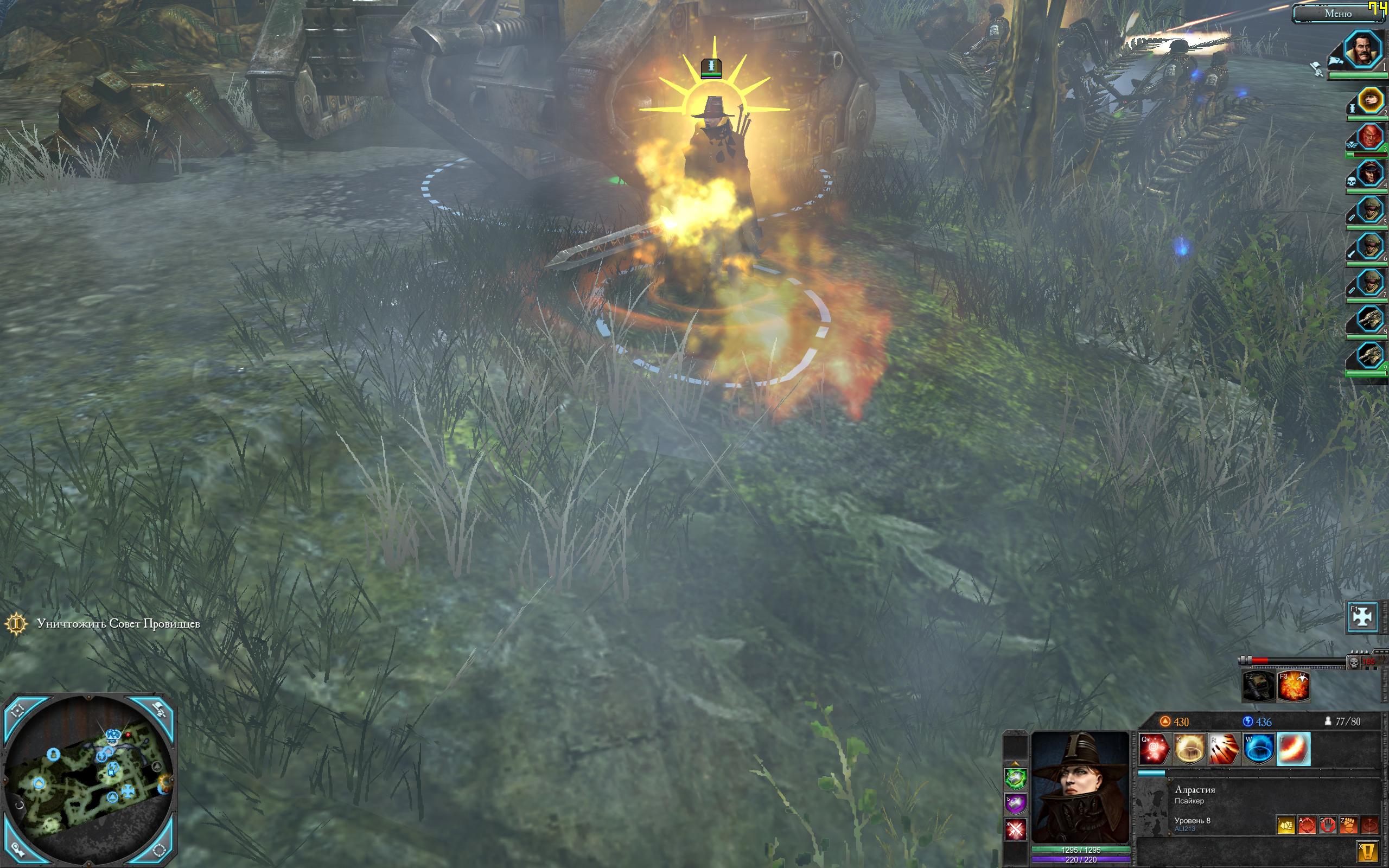The image size is (1389, 868).
Task: Click the orange raised fist Z command
Action: coord(1348,826)
